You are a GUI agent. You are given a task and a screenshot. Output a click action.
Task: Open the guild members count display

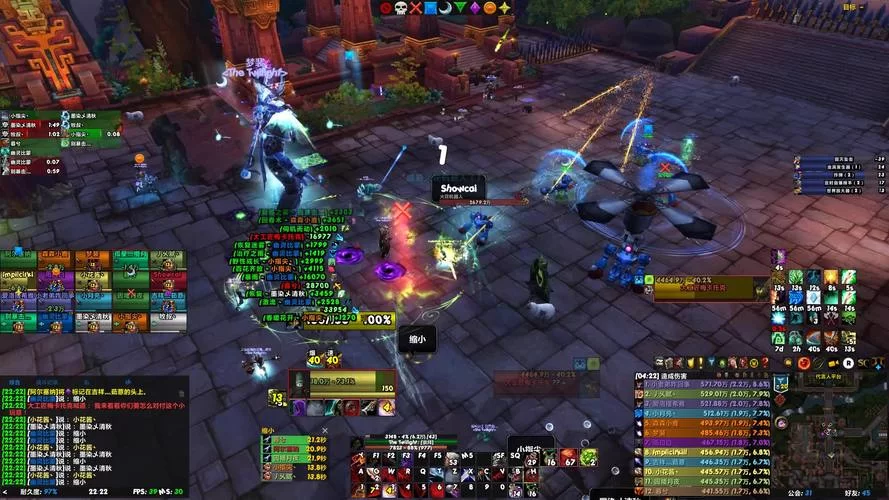coord(797,493)
